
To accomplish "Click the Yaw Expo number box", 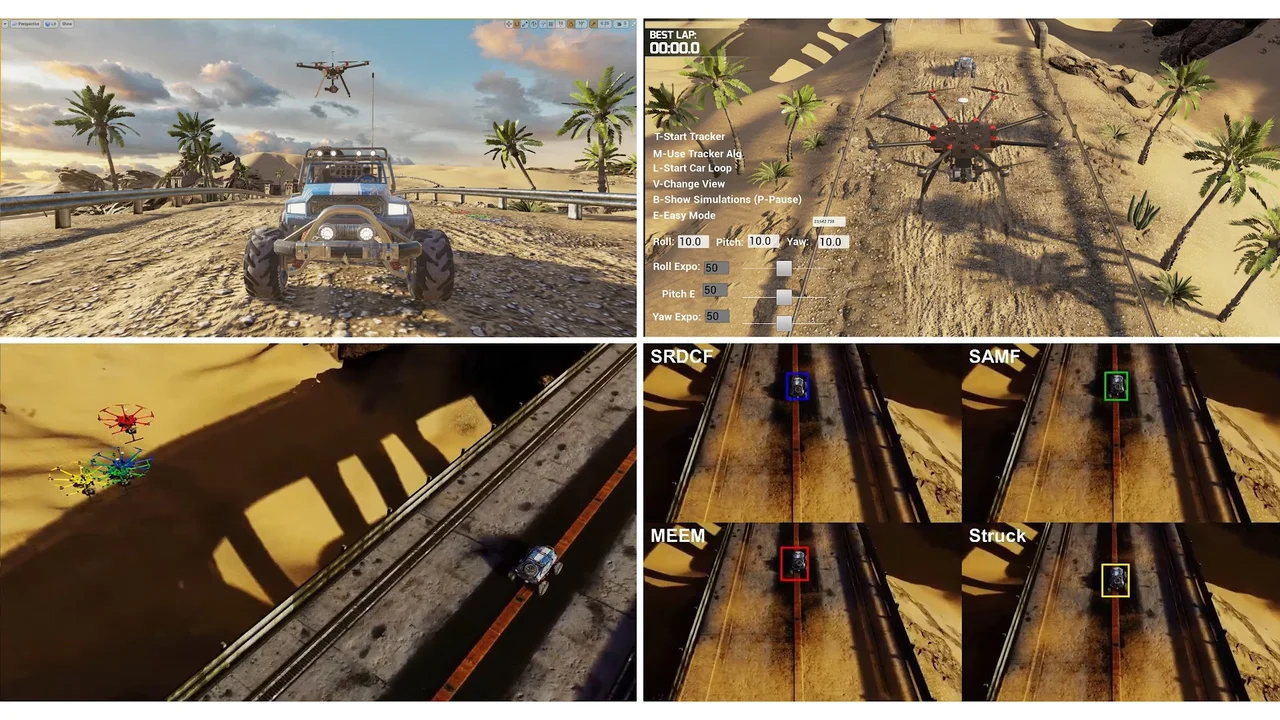I will (716, 316).
